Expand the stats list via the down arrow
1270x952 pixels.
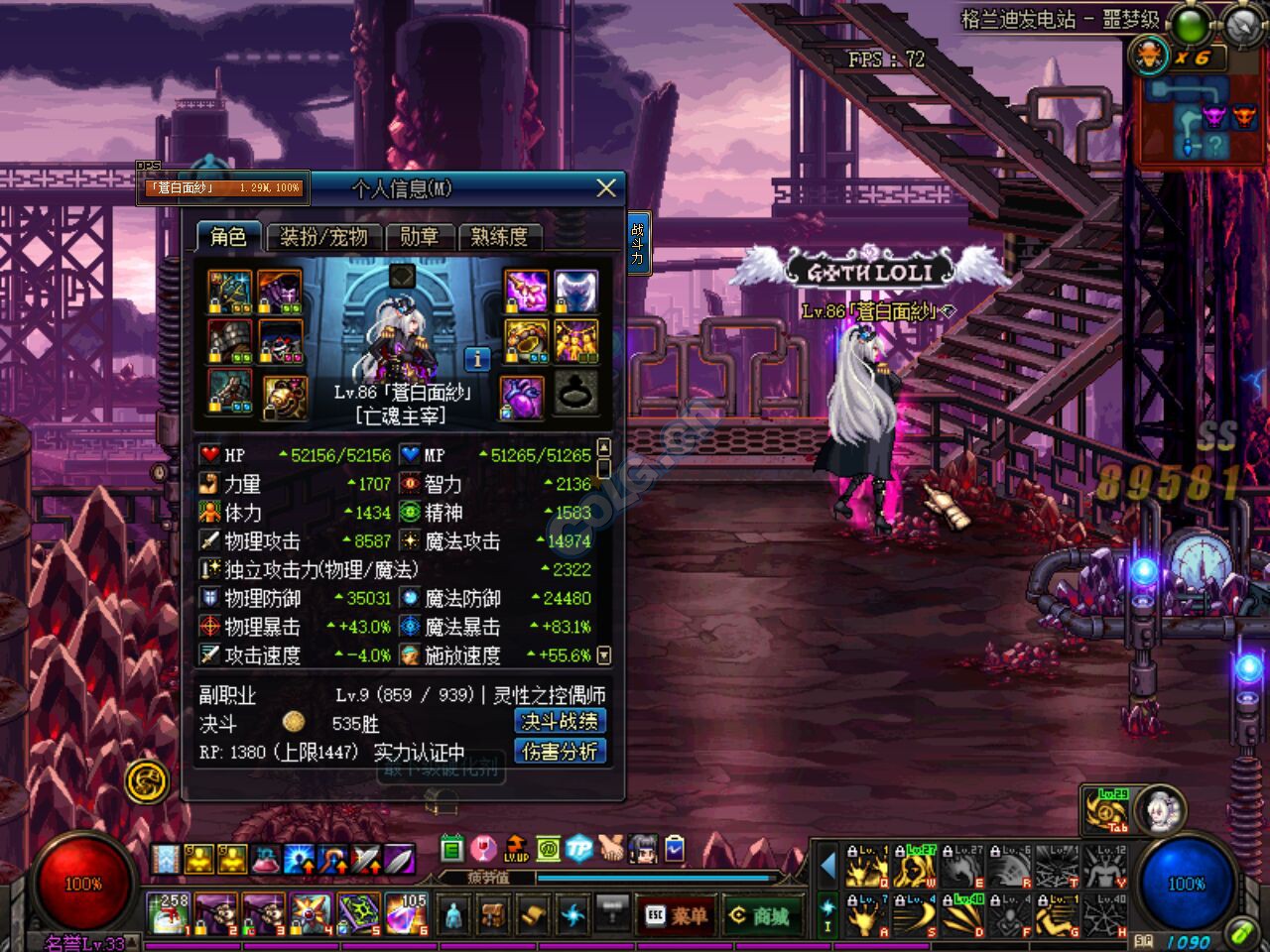pyautogui.click(x=606, y=655)
